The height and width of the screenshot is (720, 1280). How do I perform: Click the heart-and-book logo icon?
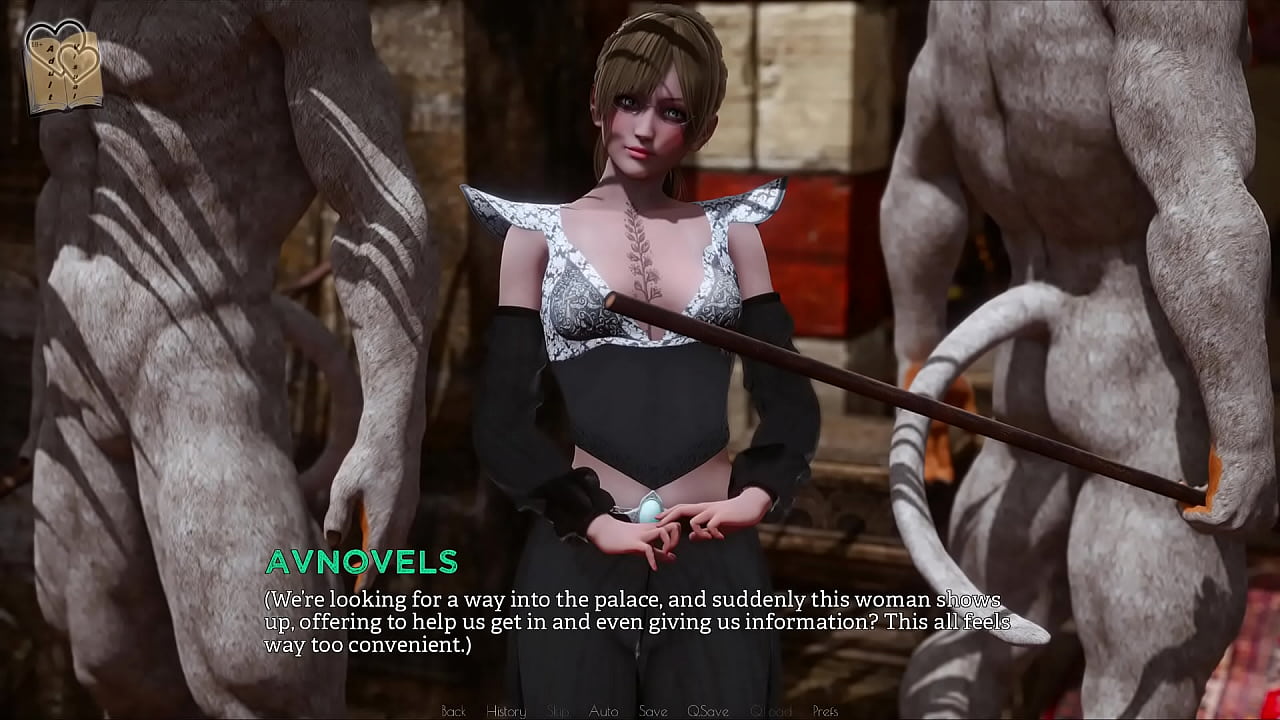click(63, 66)
